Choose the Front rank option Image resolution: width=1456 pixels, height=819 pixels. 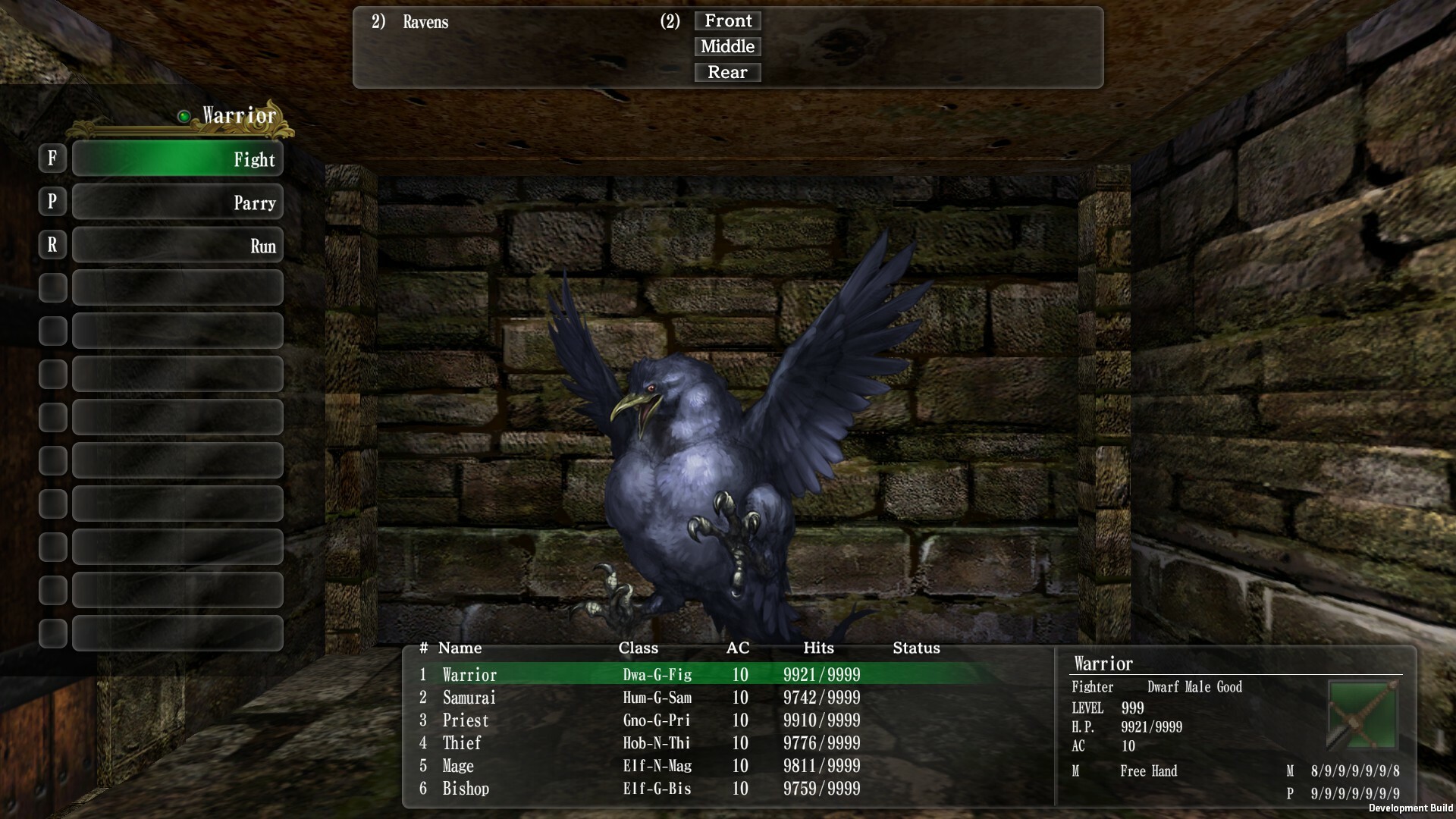726,20
